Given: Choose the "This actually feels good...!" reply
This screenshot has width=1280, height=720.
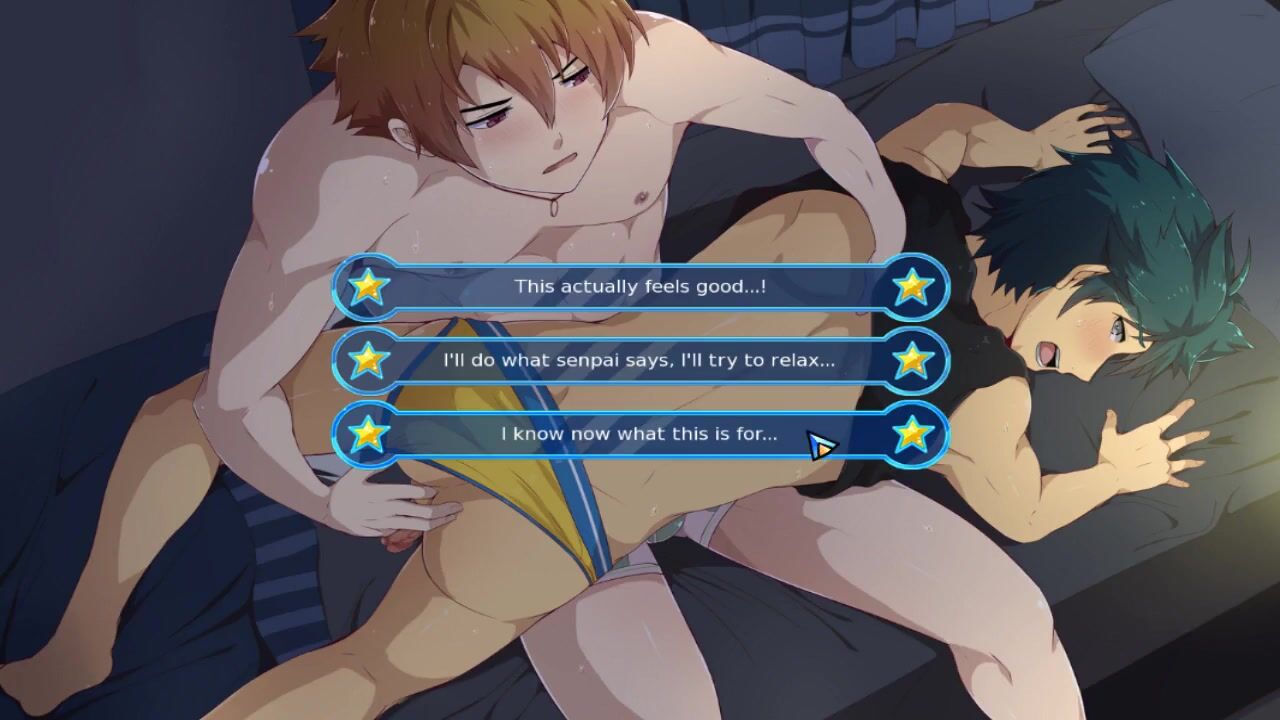Looking at the screenshot, I should pos(640,287).
